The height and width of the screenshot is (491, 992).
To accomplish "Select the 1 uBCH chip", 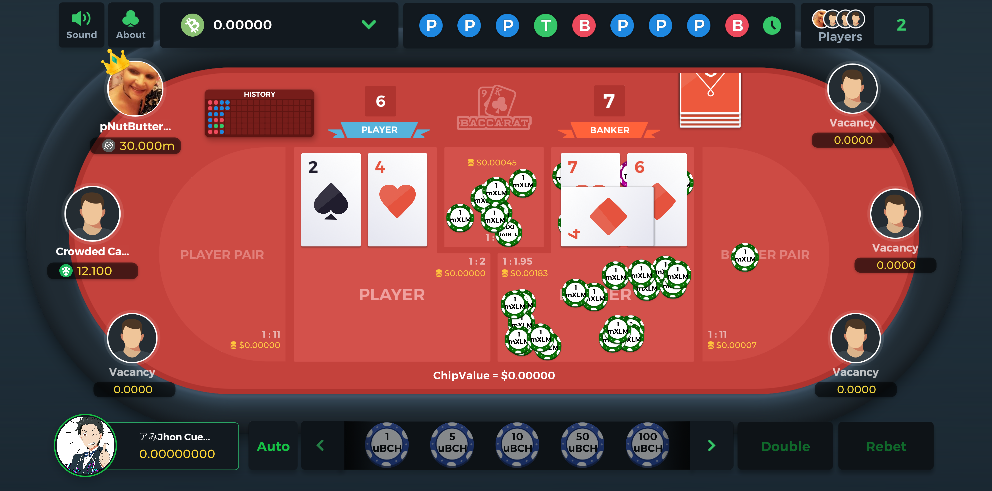I will [386, 446].
